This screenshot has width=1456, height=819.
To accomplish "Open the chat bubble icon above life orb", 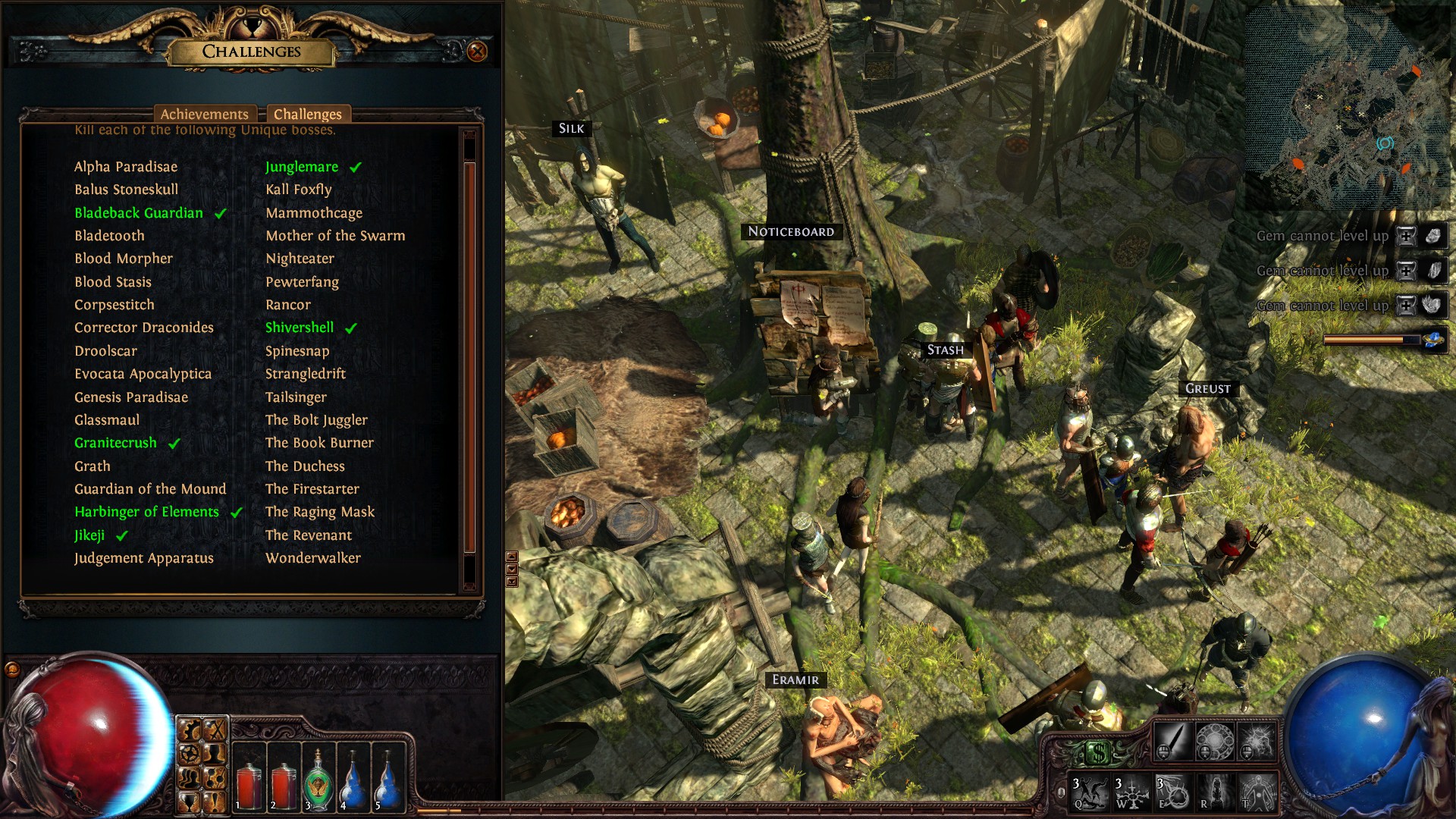I will 12,669.
